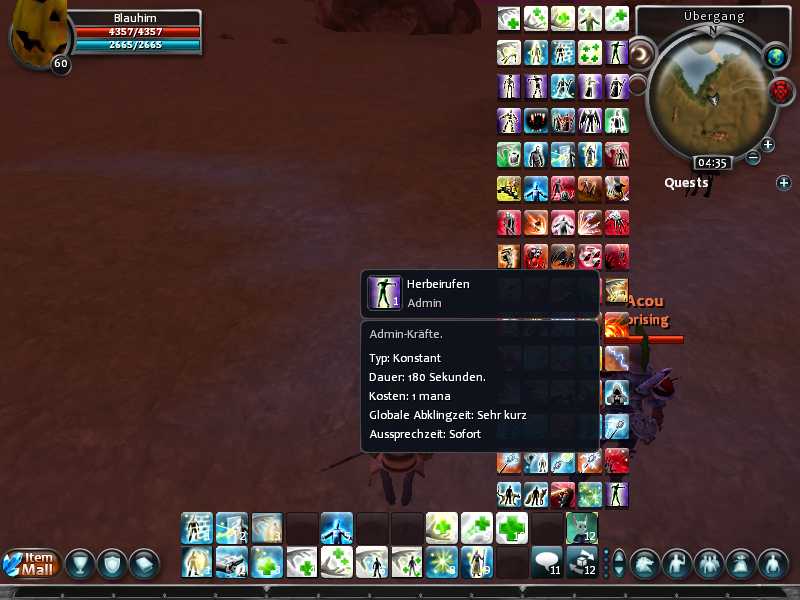Viewport: 800px width, 600px height.
Task: Open the world map globe button
Action: pyautogui.click(x=775, y=58)
